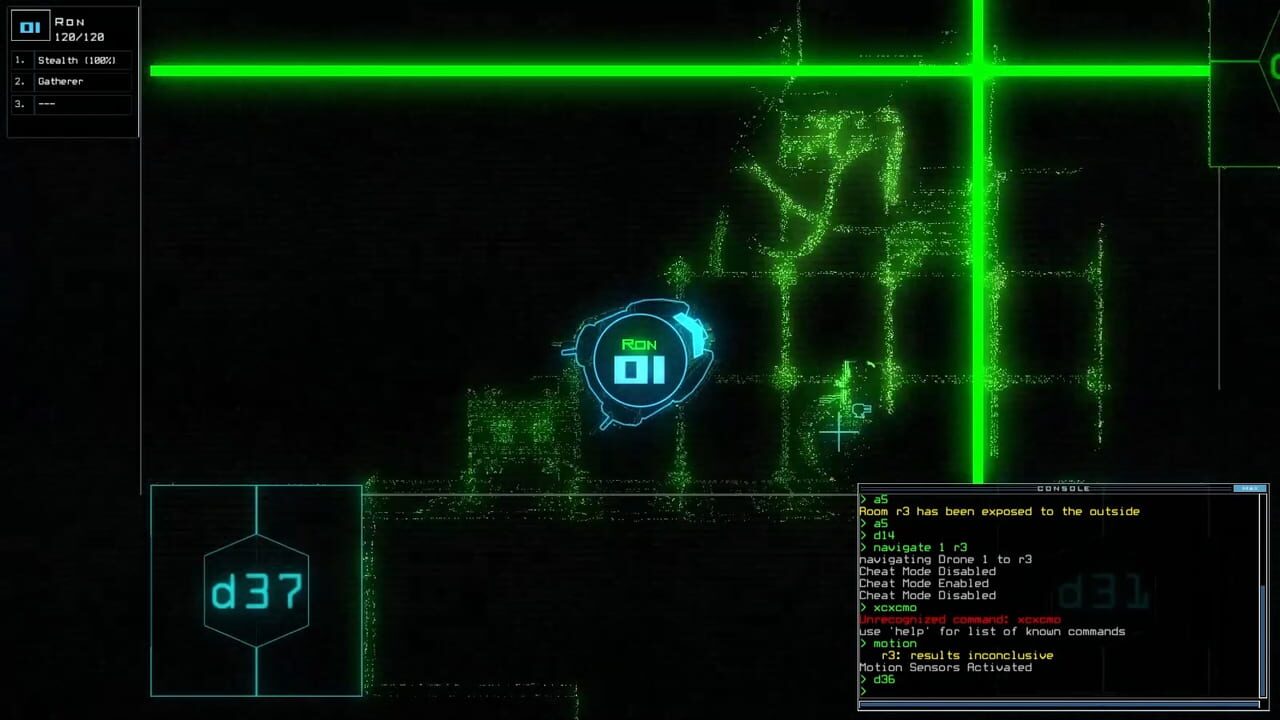Click the d37 door hexagon marker

(256, 591)
